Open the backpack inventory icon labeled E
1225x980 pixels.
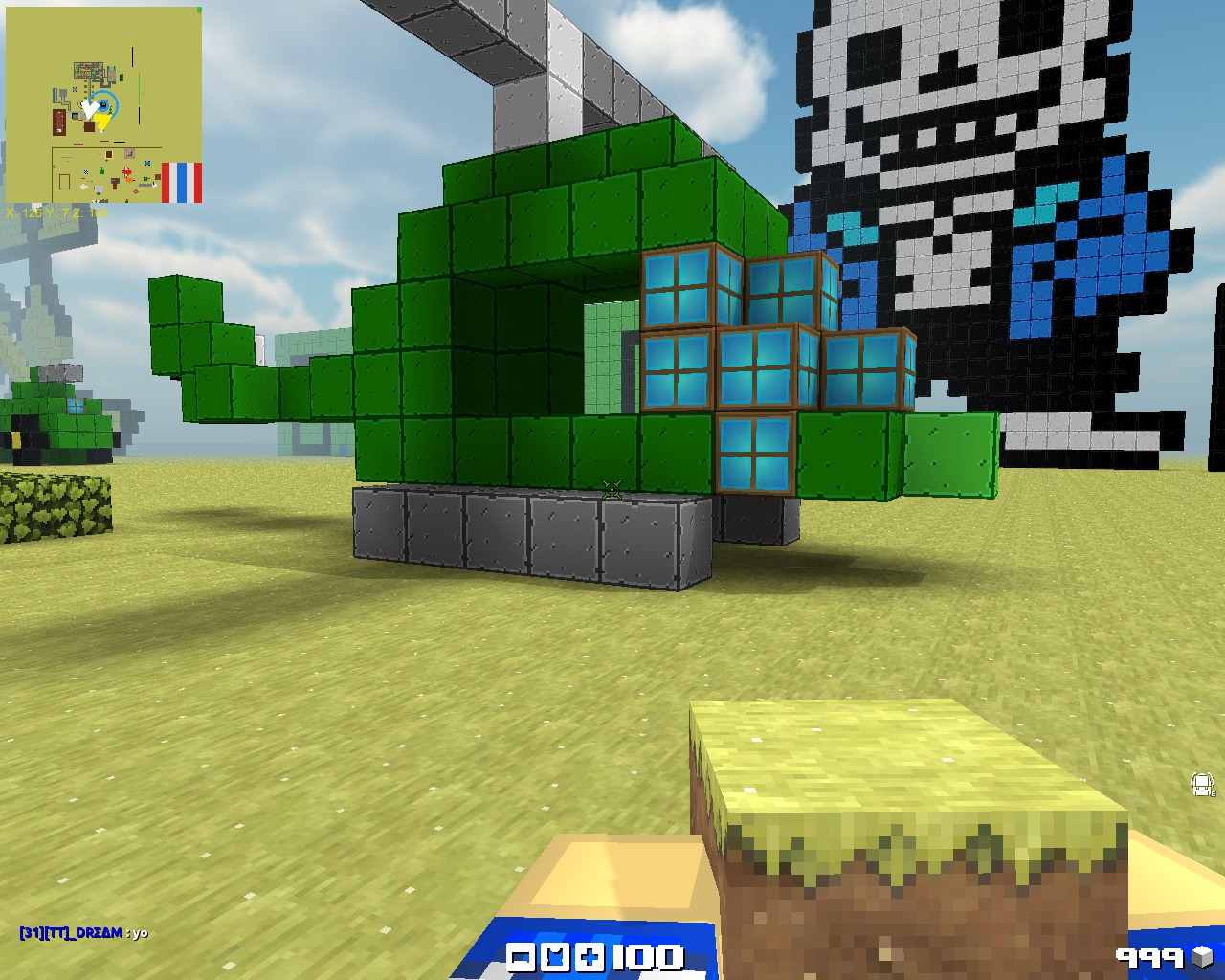tap(1202, 785)
